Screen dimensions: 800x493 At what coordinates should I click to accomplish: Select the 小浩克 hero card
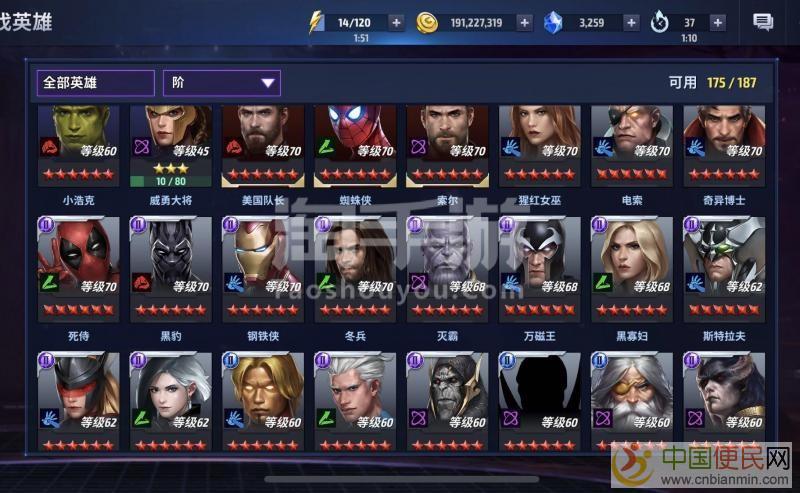[x=78, y=146]
